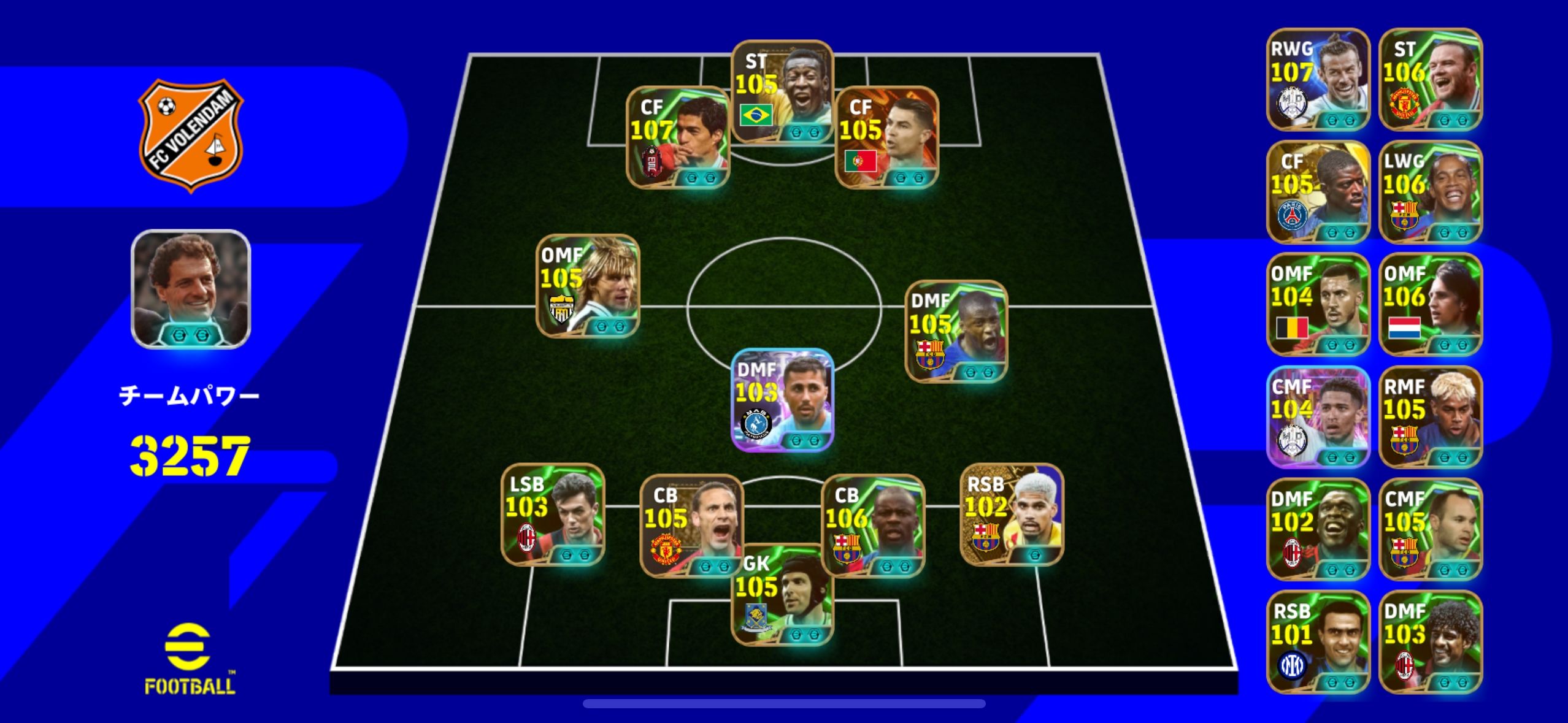Select the ST 105 striker card

click(x=782, y=92)
